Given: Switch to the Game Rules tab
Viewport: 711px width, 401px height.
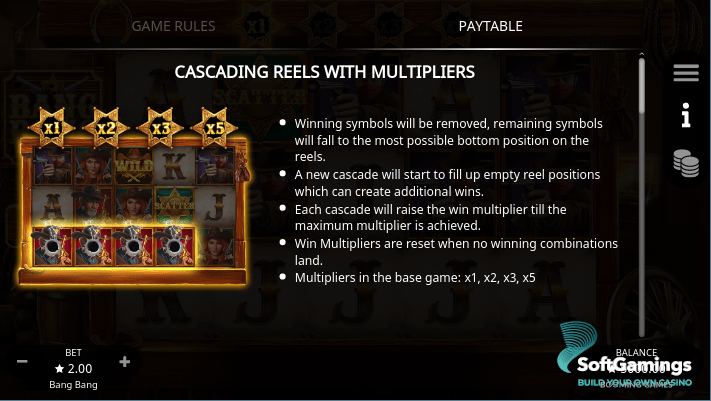Looking at the screenshot, I should [x=173, y=25].
